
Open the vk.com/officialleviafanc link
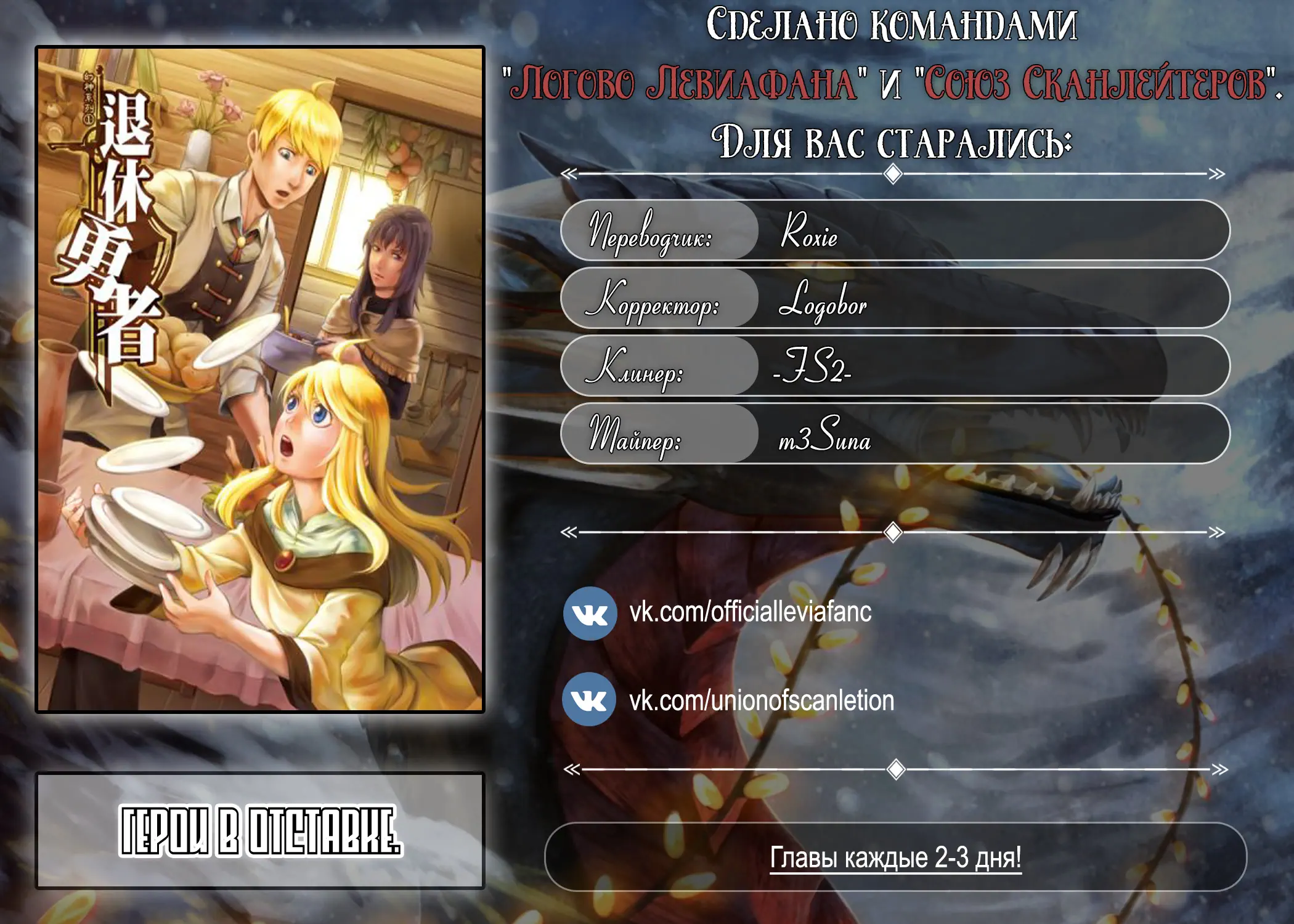coord(750,612)
